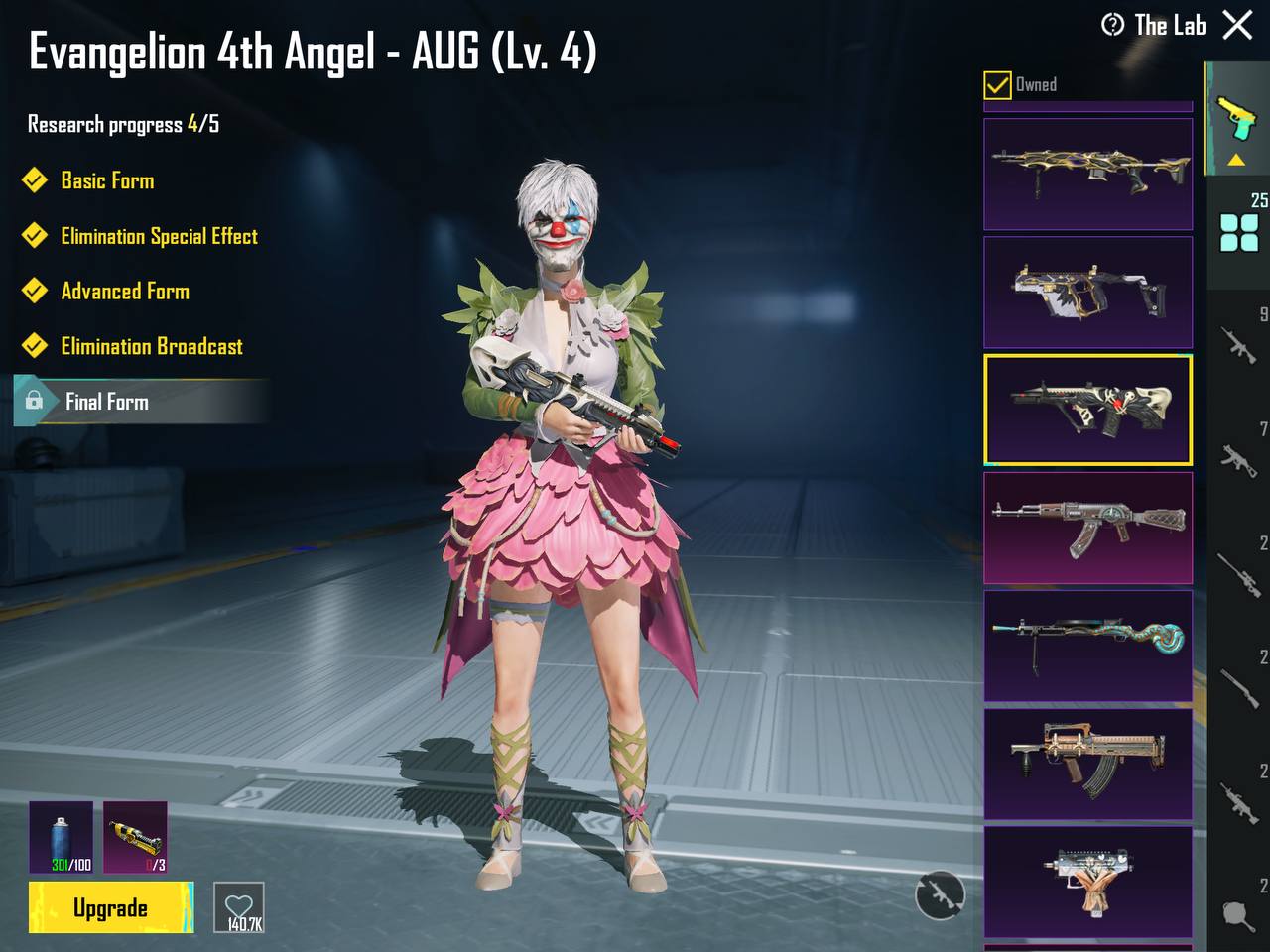Choose the AKM rifle skin thumbnail

(1087, 528)
